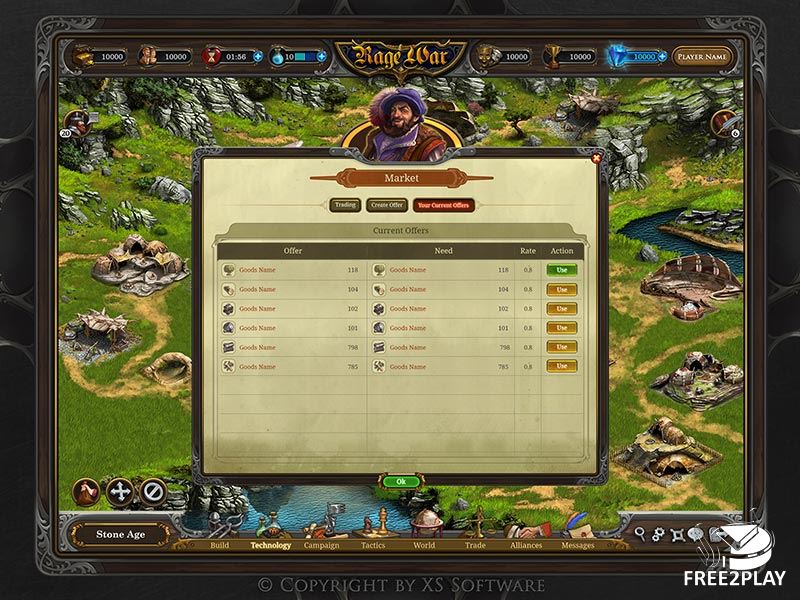Open the Trade menu

click(x=475, y=545)
